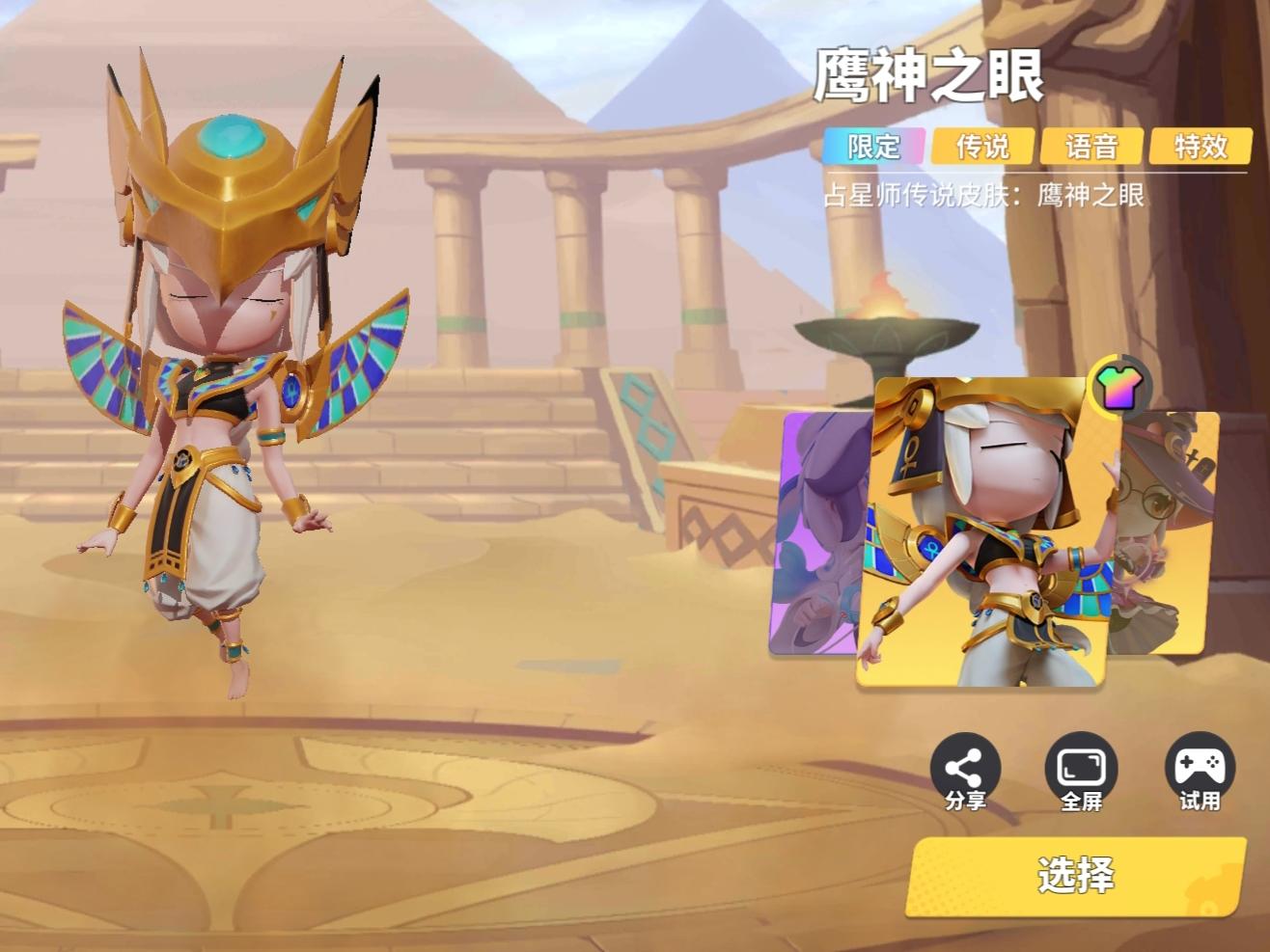1270x952 pixels.
Task: Click the 特效 special effects badge
Action: coord(1198,147)
